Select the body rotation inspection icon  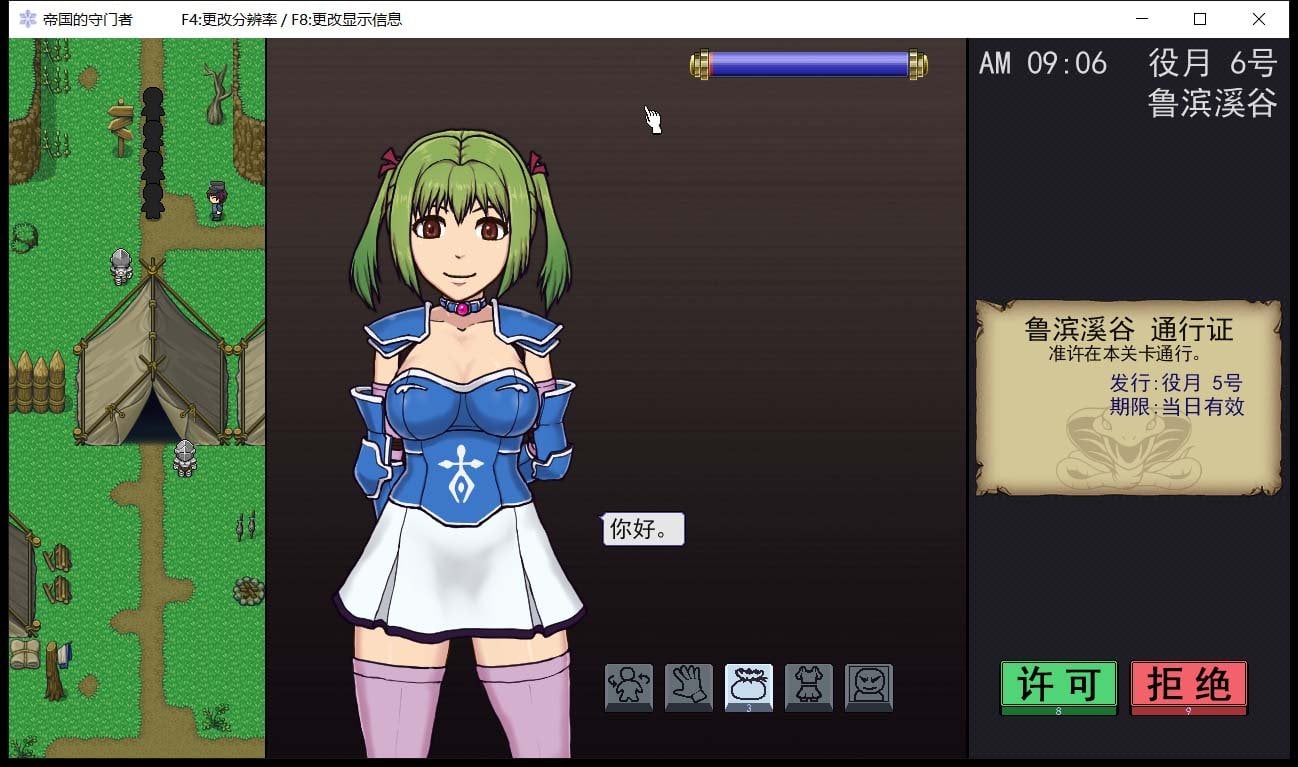(x=628, y=686)
